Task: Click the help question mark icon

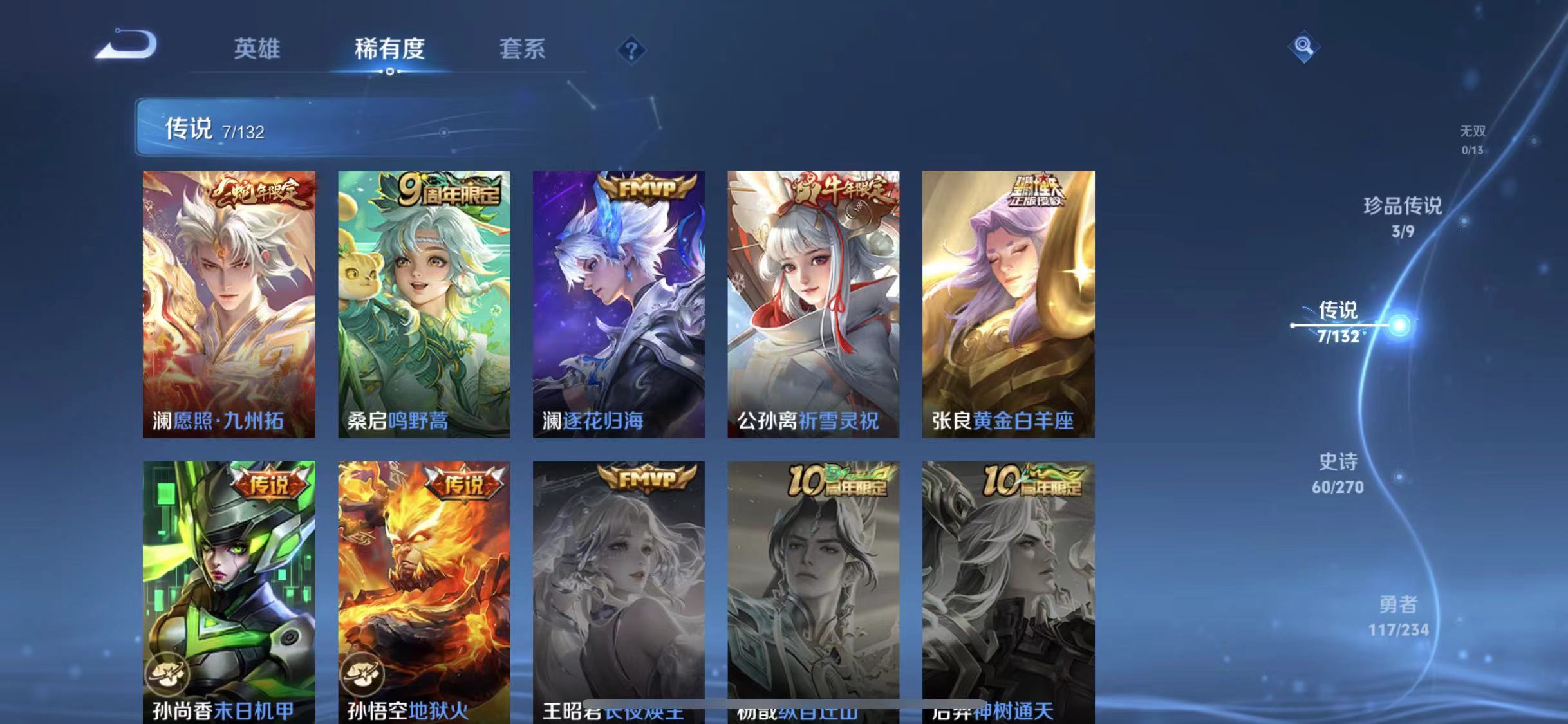Action: (x=633, y=50)
